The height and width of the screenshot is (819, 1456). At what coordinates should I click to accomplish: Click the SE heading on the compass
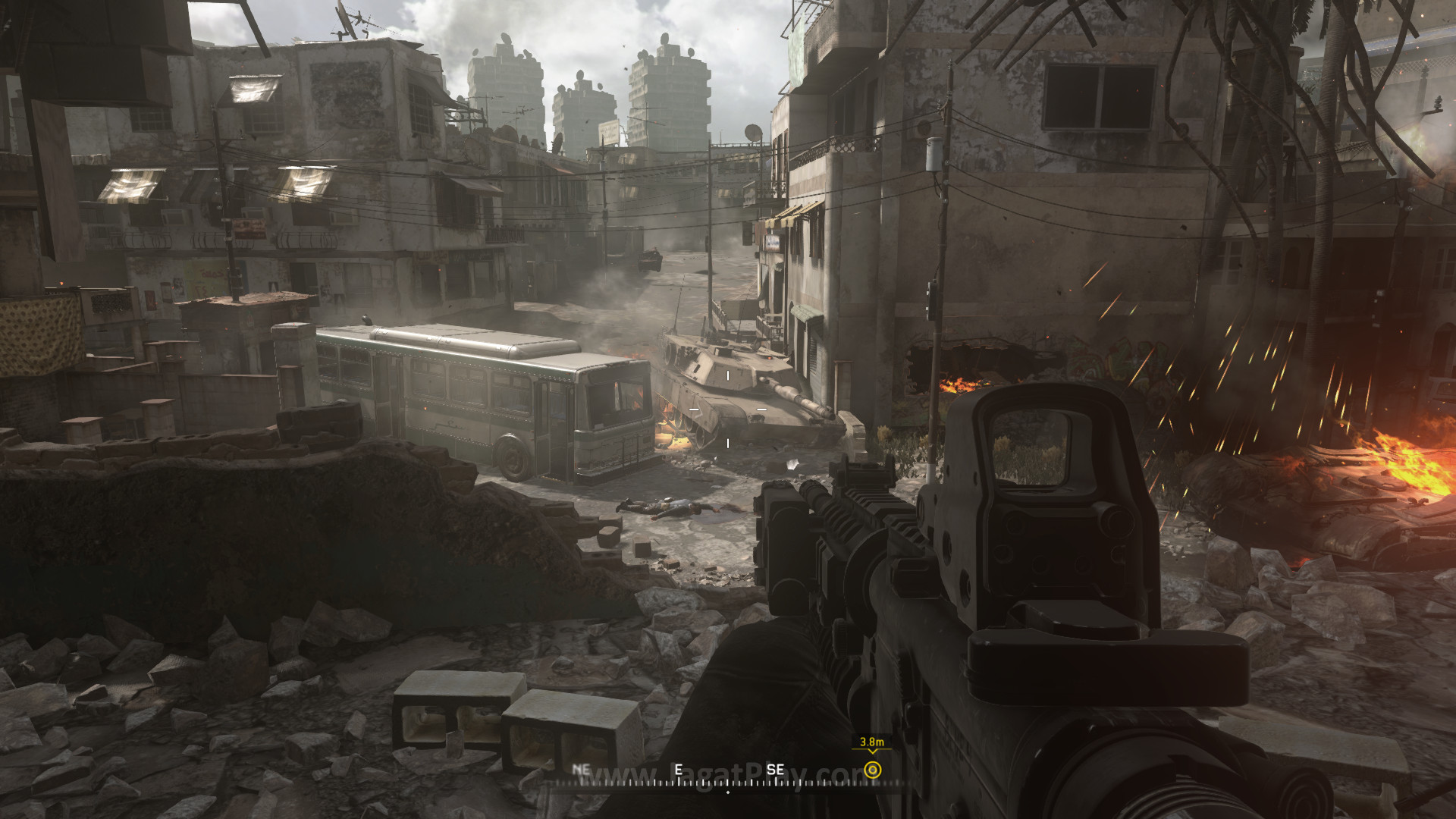point(775,768)
